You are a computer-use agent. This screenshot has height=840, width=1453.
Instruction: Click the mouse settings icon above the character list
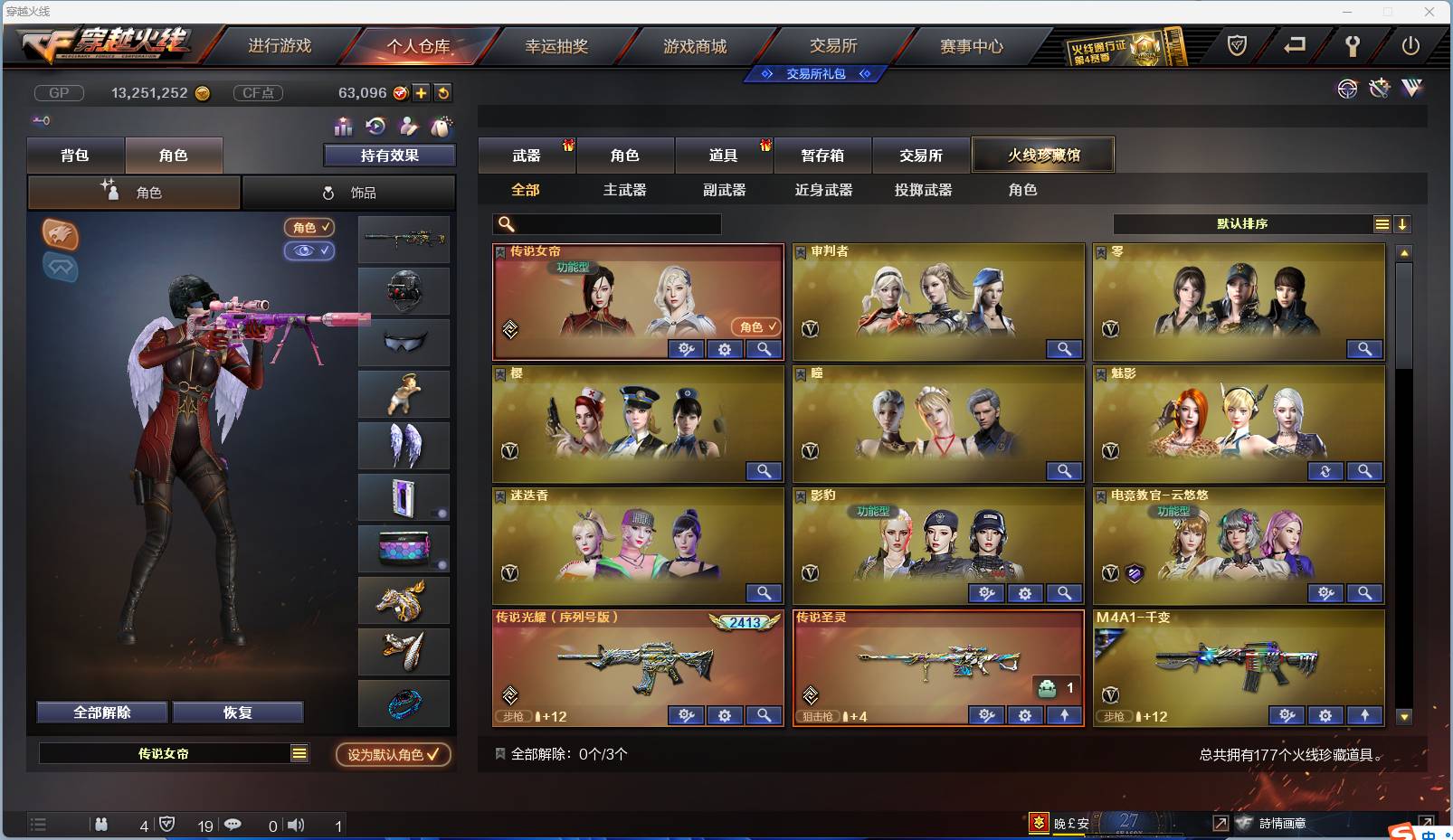click(441, 127)
